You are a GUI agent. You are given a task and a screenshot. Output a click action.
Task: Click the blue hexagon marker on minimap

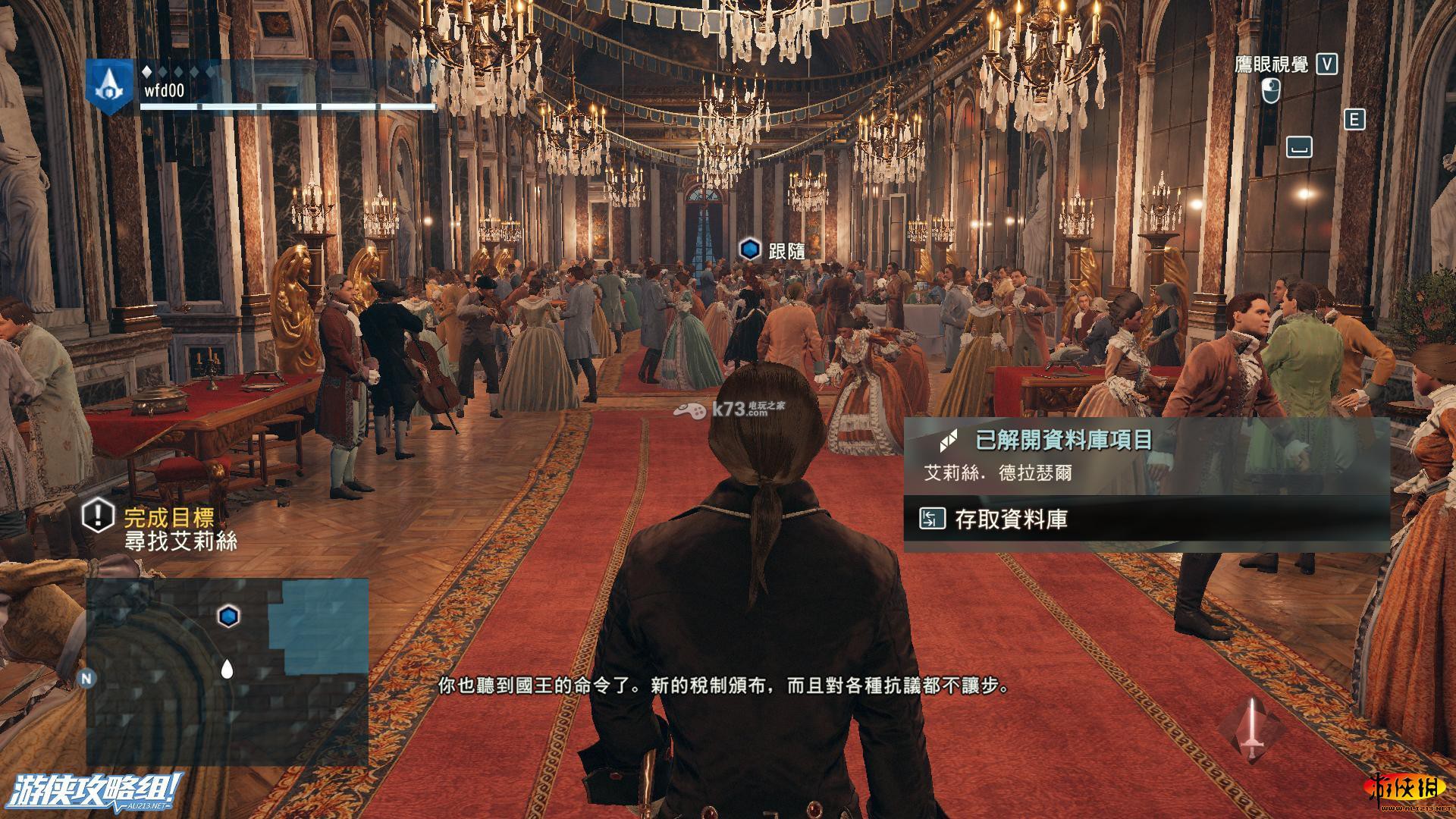(x=228, y=616)
